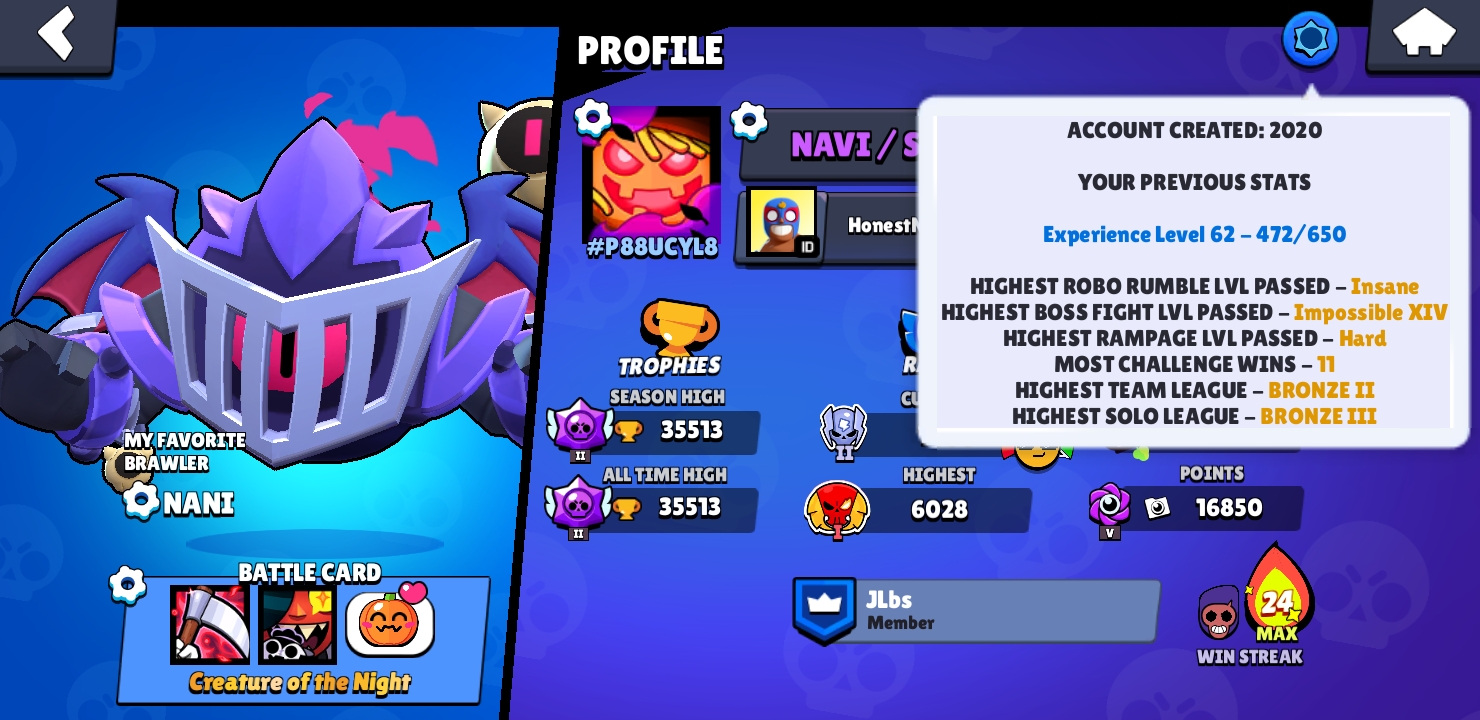The height and width of the screenshot is (720, 1480).
Task: Click the cleaver pin on battle card
Action: coord(210,625)
